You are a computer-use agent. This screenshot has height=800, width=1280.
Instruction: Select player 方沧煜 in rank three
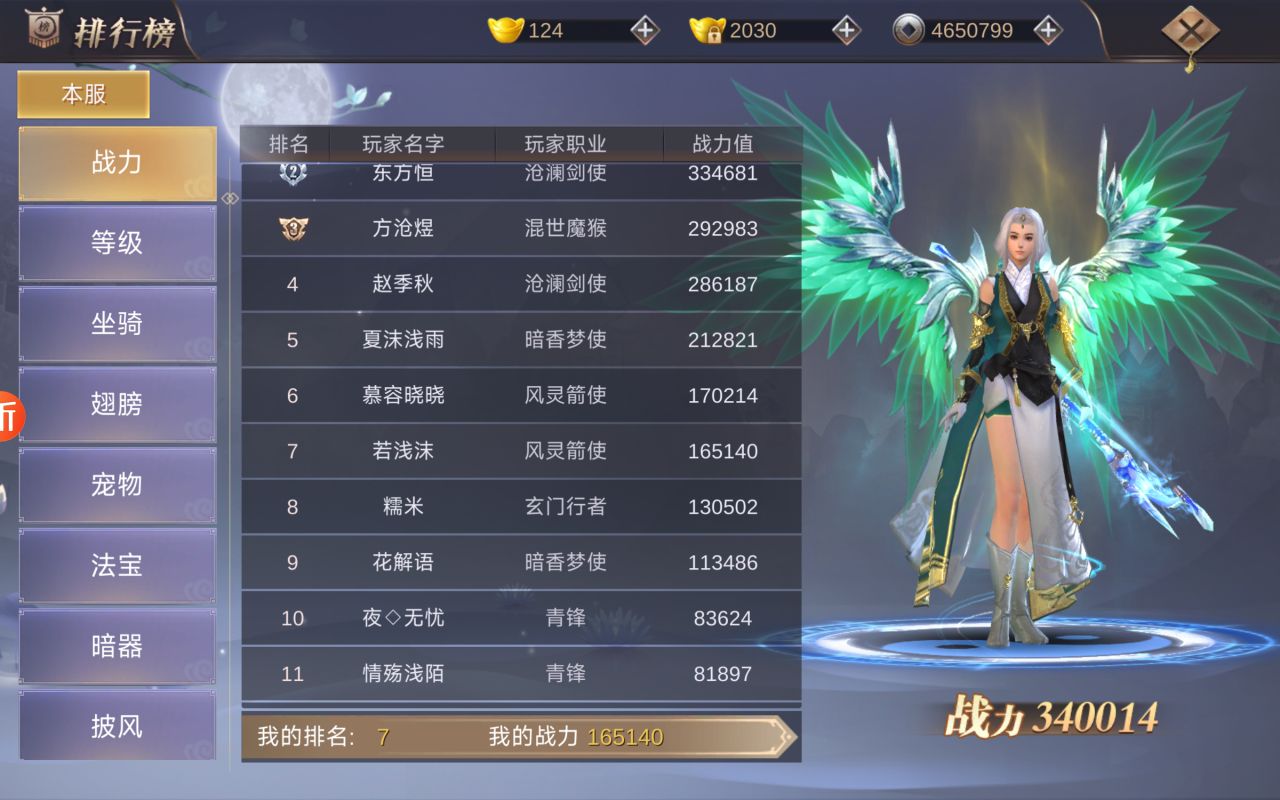pos(520,229)
